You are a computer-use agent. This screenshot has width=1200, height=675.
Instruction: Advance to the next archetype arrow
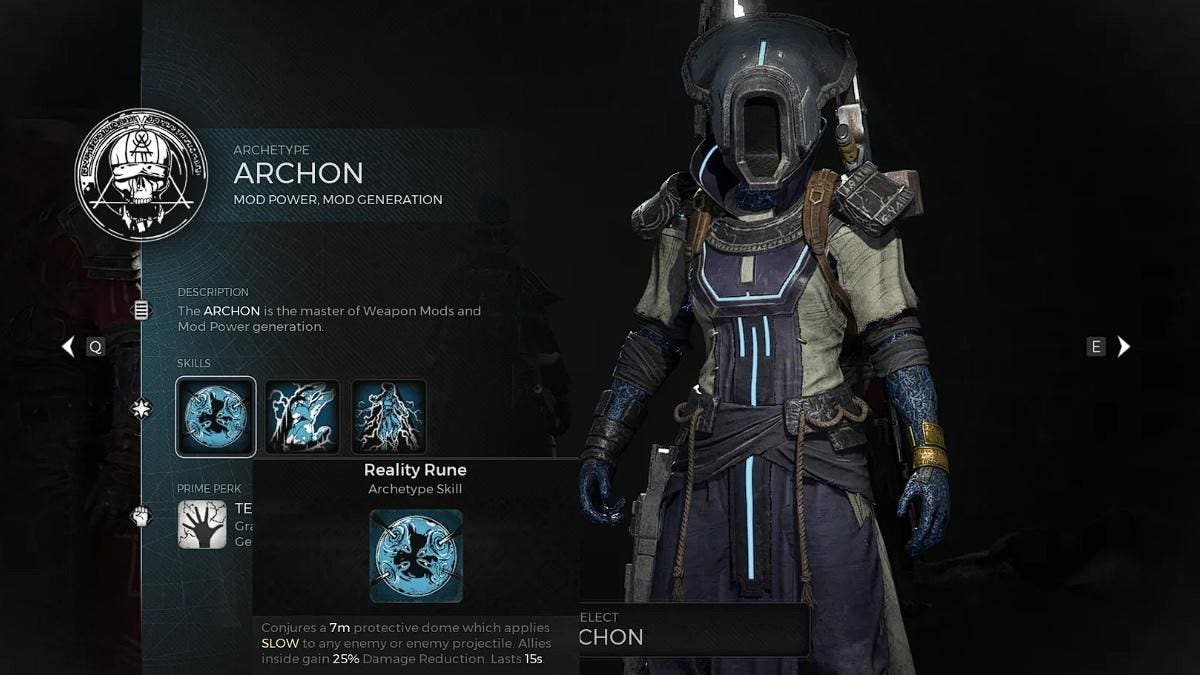[x=1124, y=347]
